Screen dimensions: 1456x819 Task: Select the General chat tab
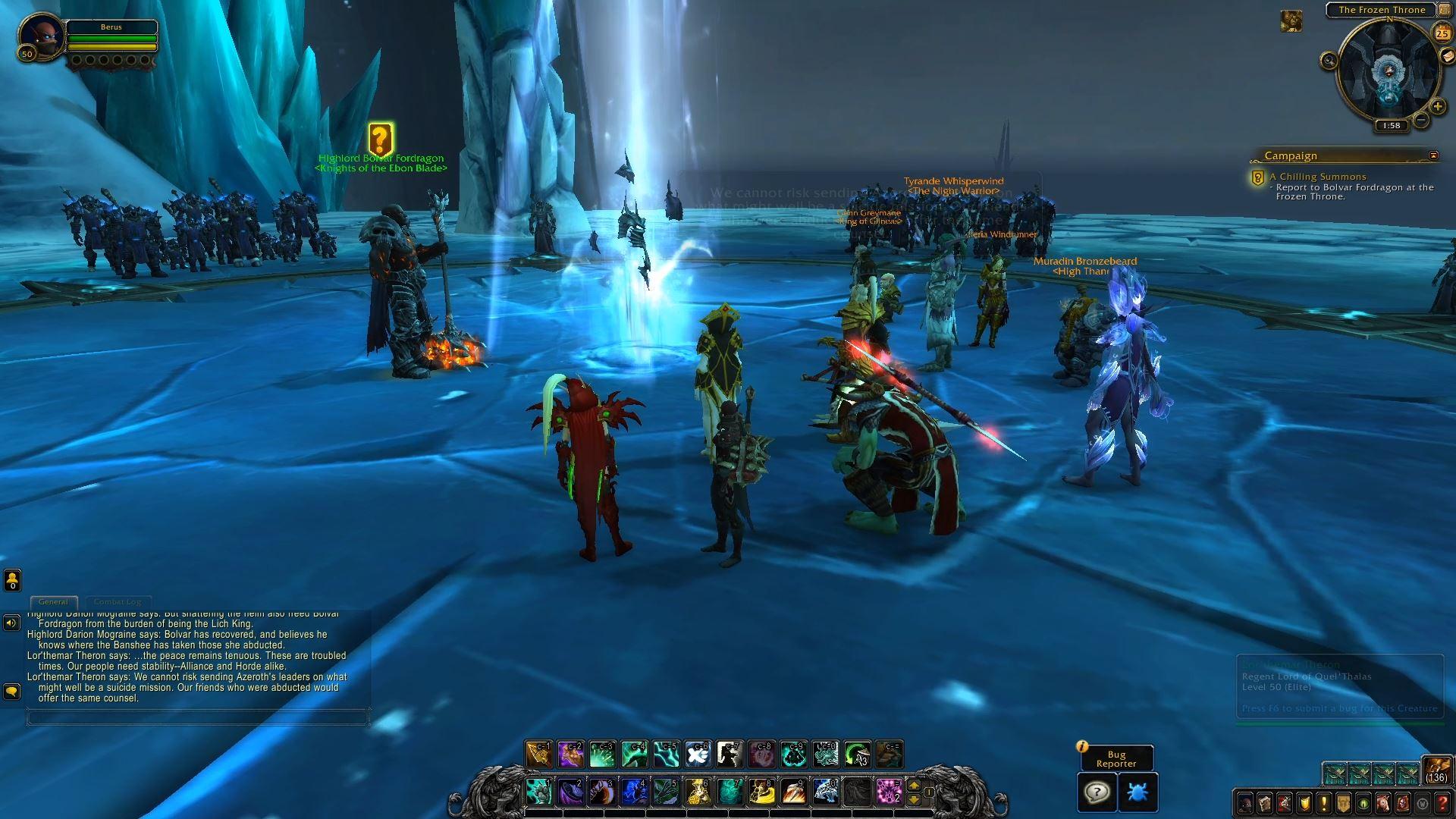[x=53, y=602]
